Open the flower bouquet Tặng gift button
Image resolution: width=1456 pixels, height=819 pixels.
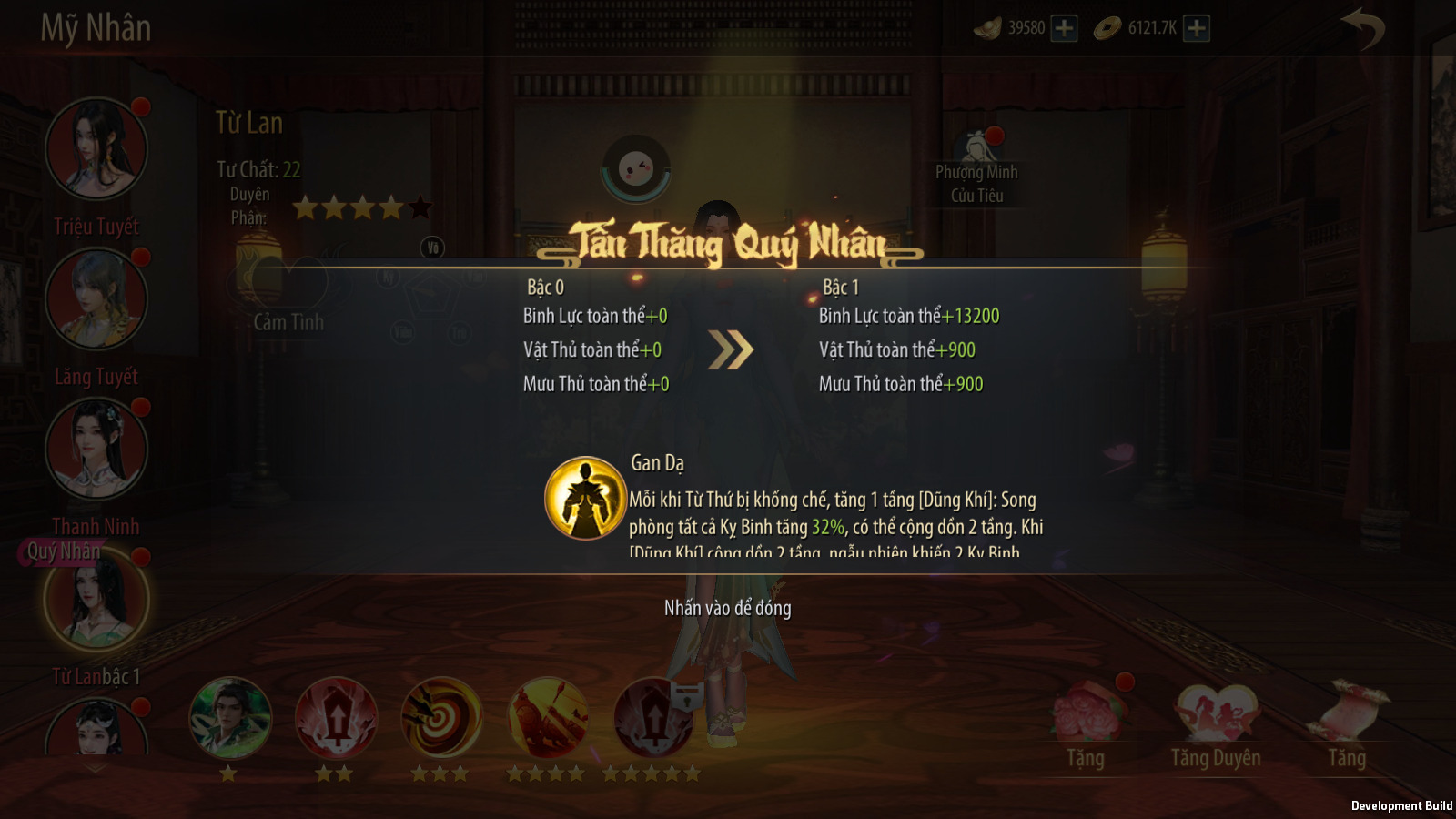coord(1087,714)
